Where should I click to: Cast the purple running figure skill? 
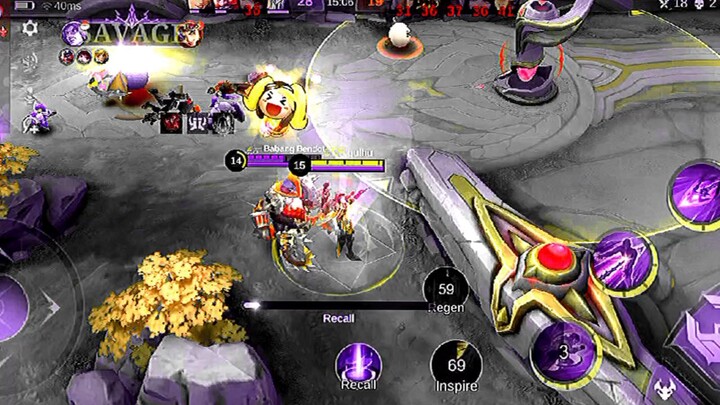point(622,260)
